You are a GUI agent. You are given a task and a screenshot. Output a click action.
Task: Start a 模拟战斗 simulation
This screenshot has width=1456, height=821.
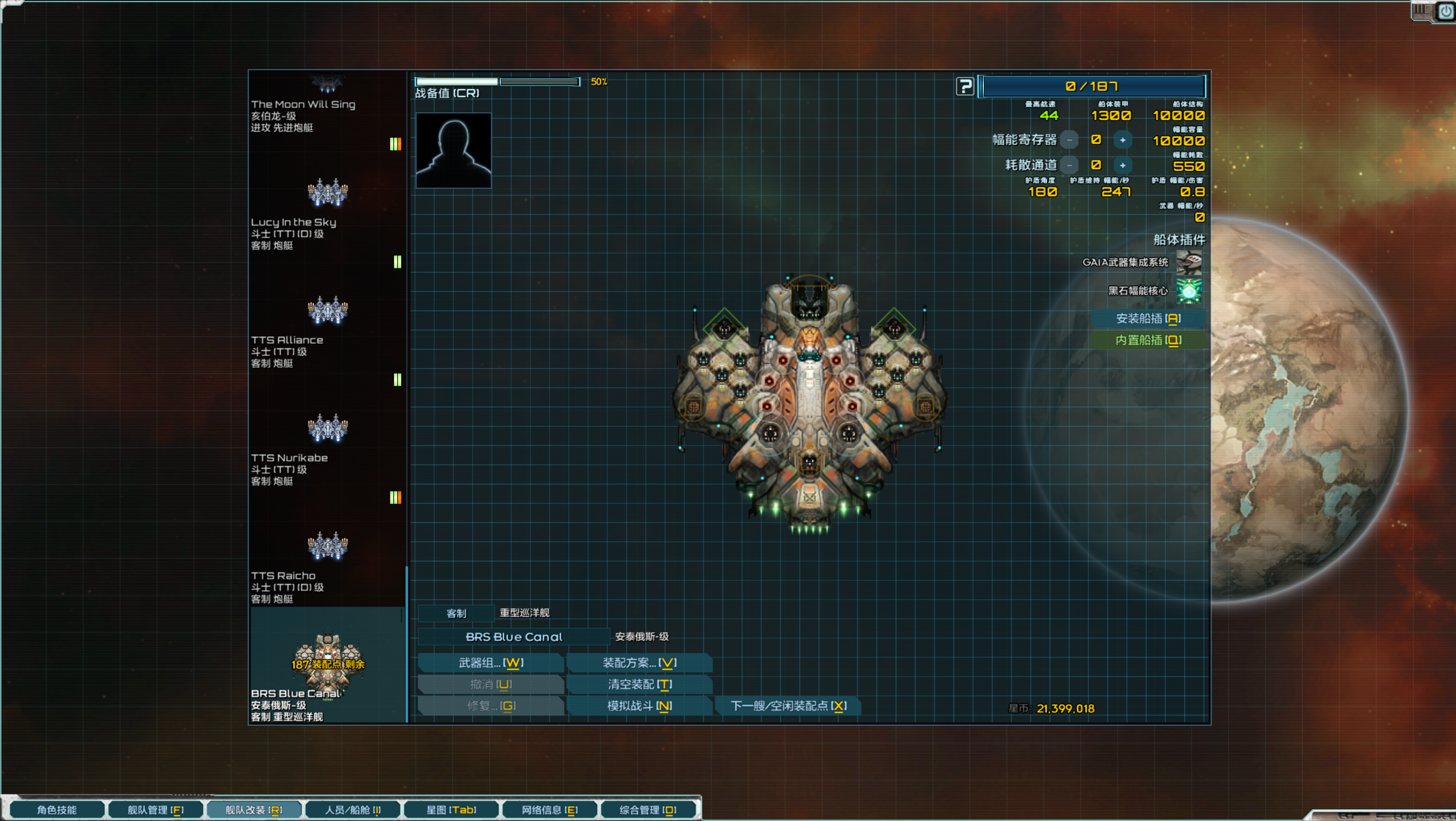pos(639,706)
